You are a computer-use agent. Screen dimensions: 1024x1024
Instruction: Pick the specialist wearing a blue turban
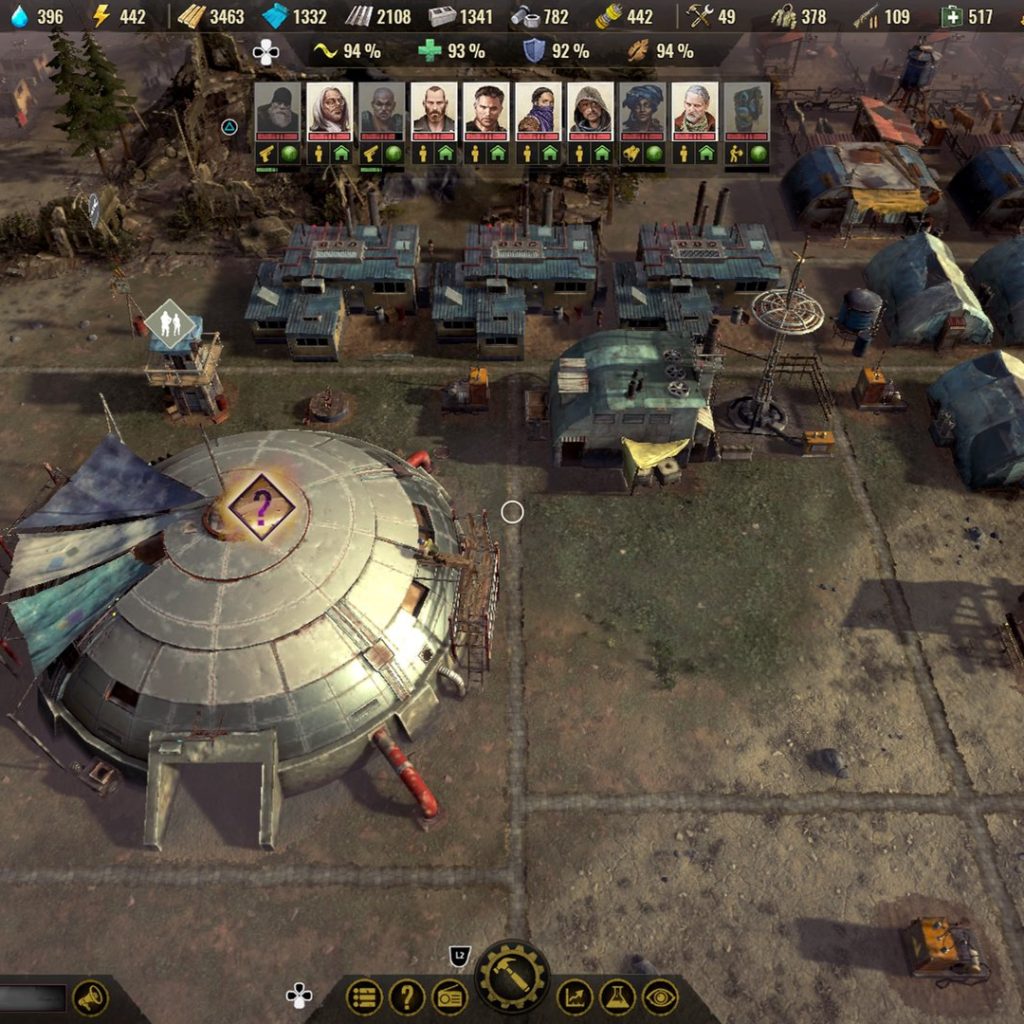[641, 110]
